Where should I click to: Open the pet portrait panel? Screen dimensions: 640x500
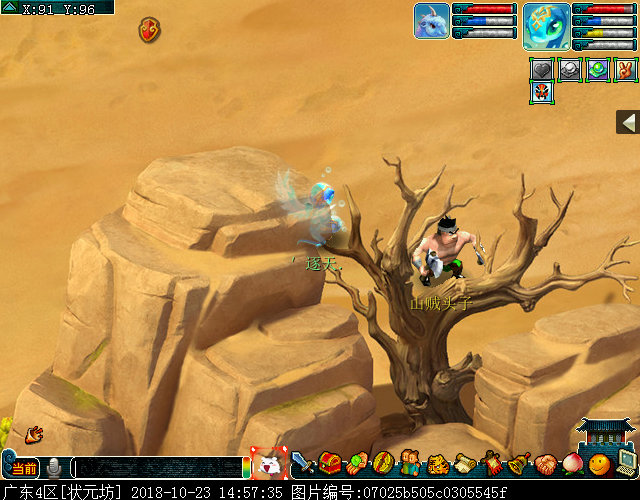431,21
